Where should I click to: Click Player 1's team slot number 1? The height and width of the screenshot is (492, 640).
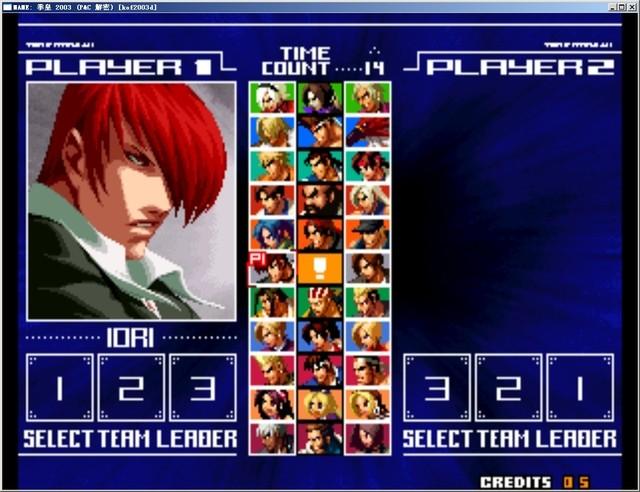coord(59,388)
